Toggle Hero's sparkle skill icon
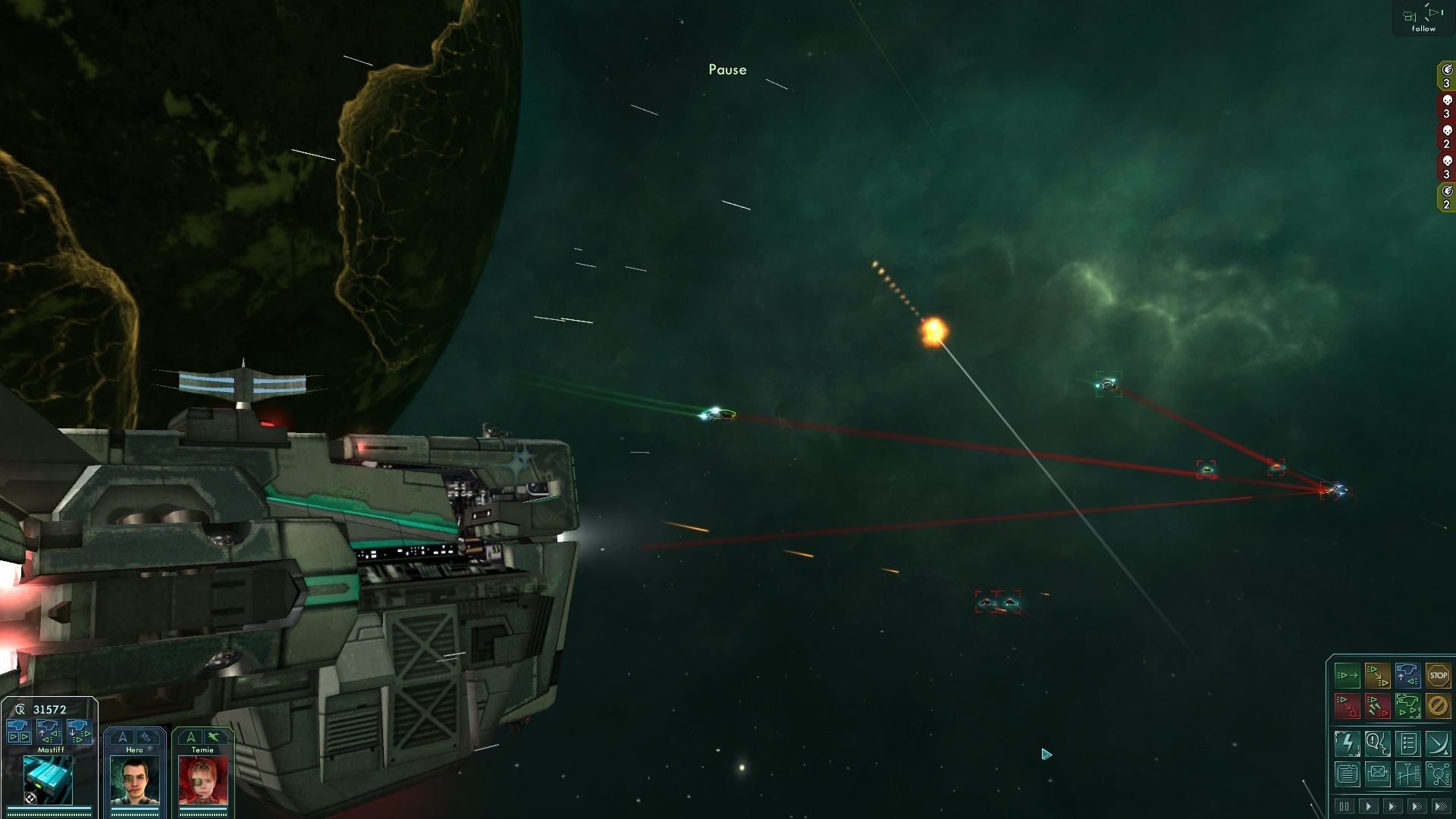Image resolution: width=1456 pixels, height=819 pixels. [x=148, y=737]
